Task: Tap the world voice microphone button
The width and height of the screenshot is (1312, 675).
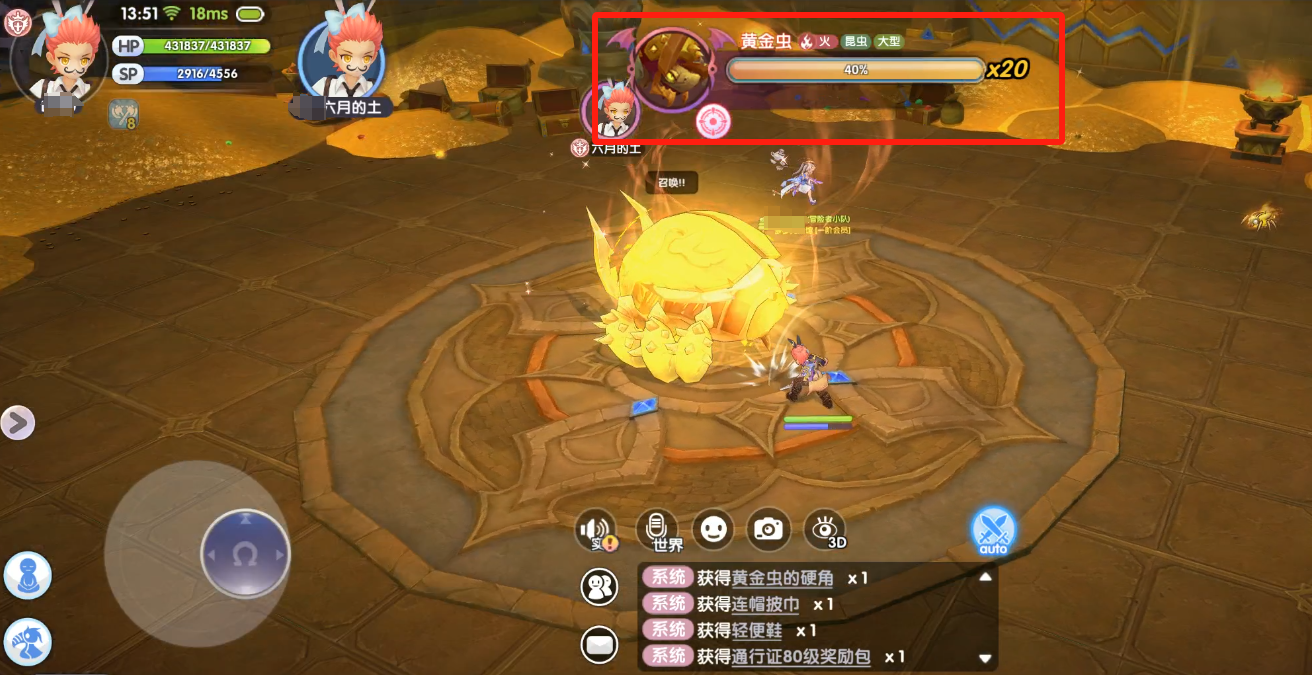Action: (x=657, y=530)
